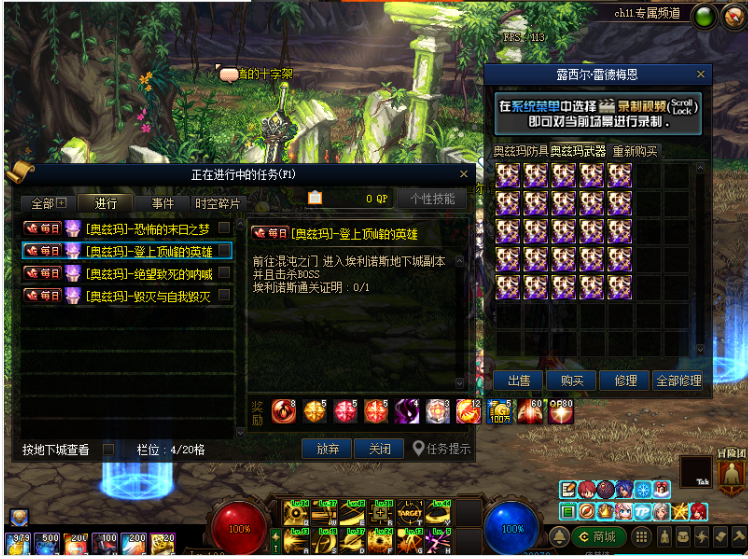Viewport: 748px width, 559px height.
Task: Select the 时空碎片 quest tab
Action: point(218,203)
